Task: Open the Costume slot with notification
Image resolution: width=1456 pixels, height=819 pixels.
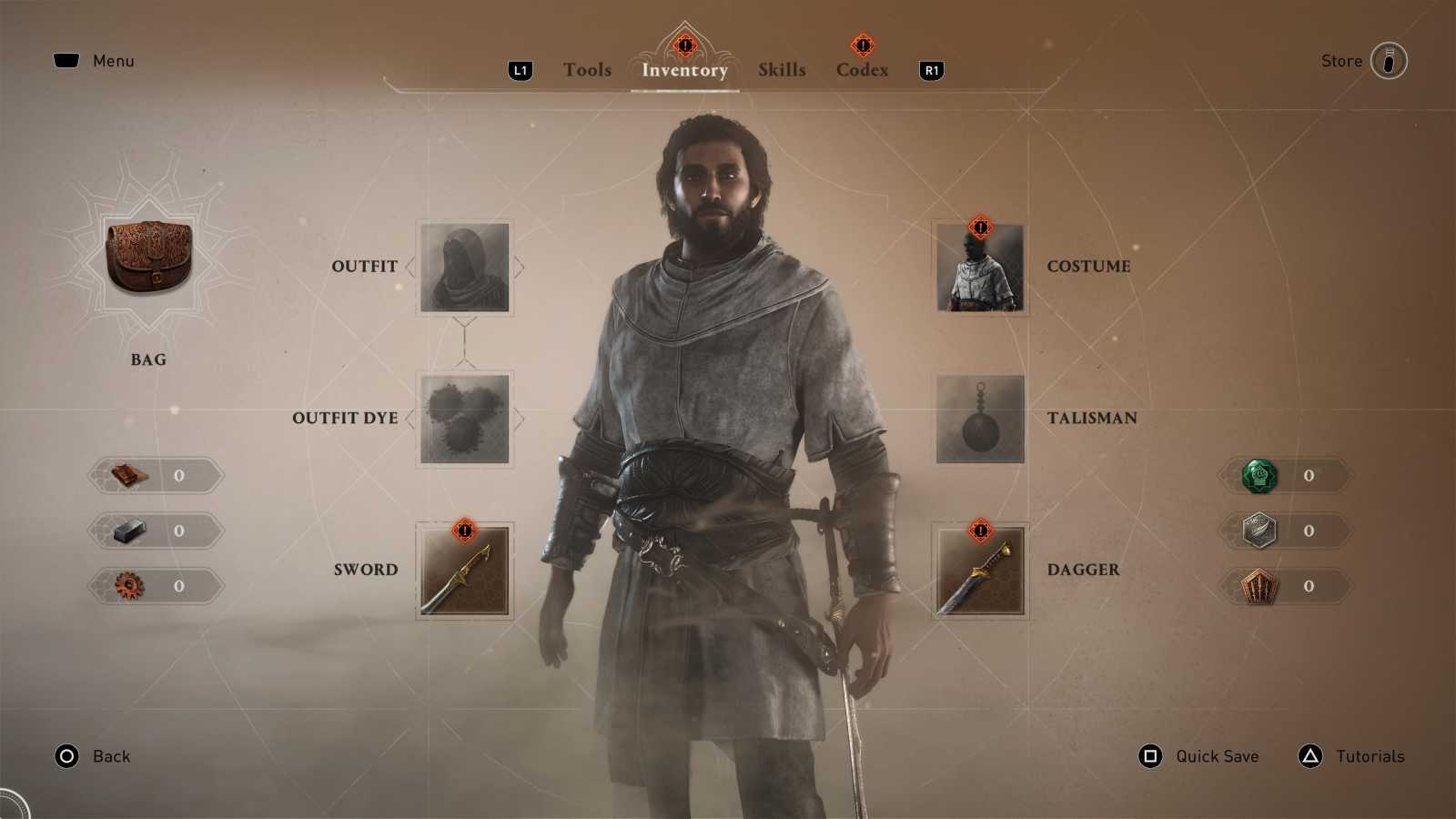Action: [980, 266]
